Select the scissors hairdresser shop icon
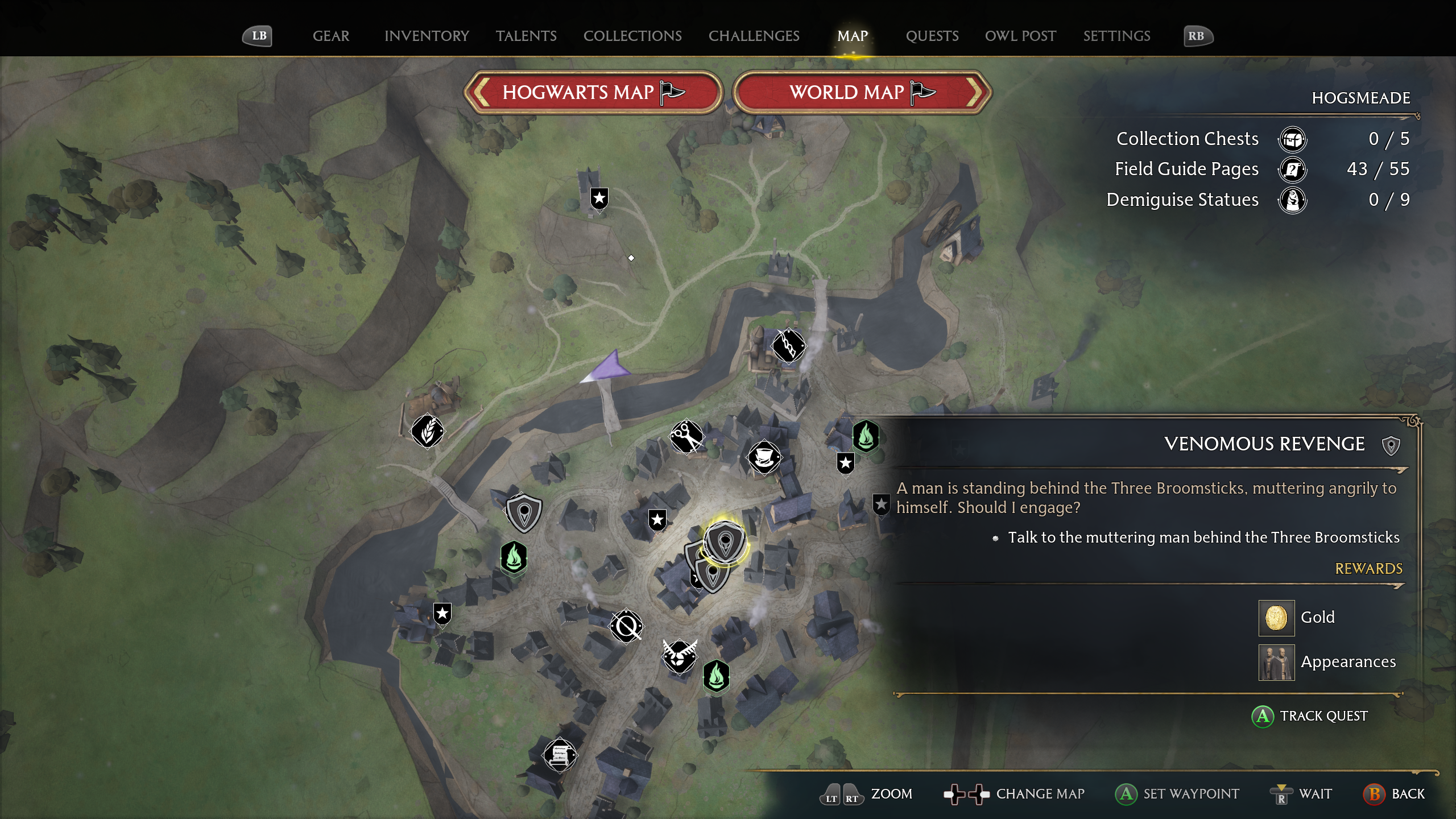1456x819 pixels. point(686,436)
